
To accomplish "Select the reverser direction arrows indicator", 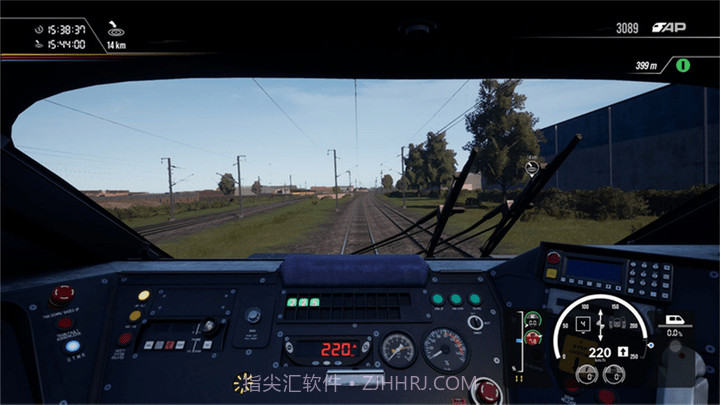I will pyautogui.click(x=599, y=329).
